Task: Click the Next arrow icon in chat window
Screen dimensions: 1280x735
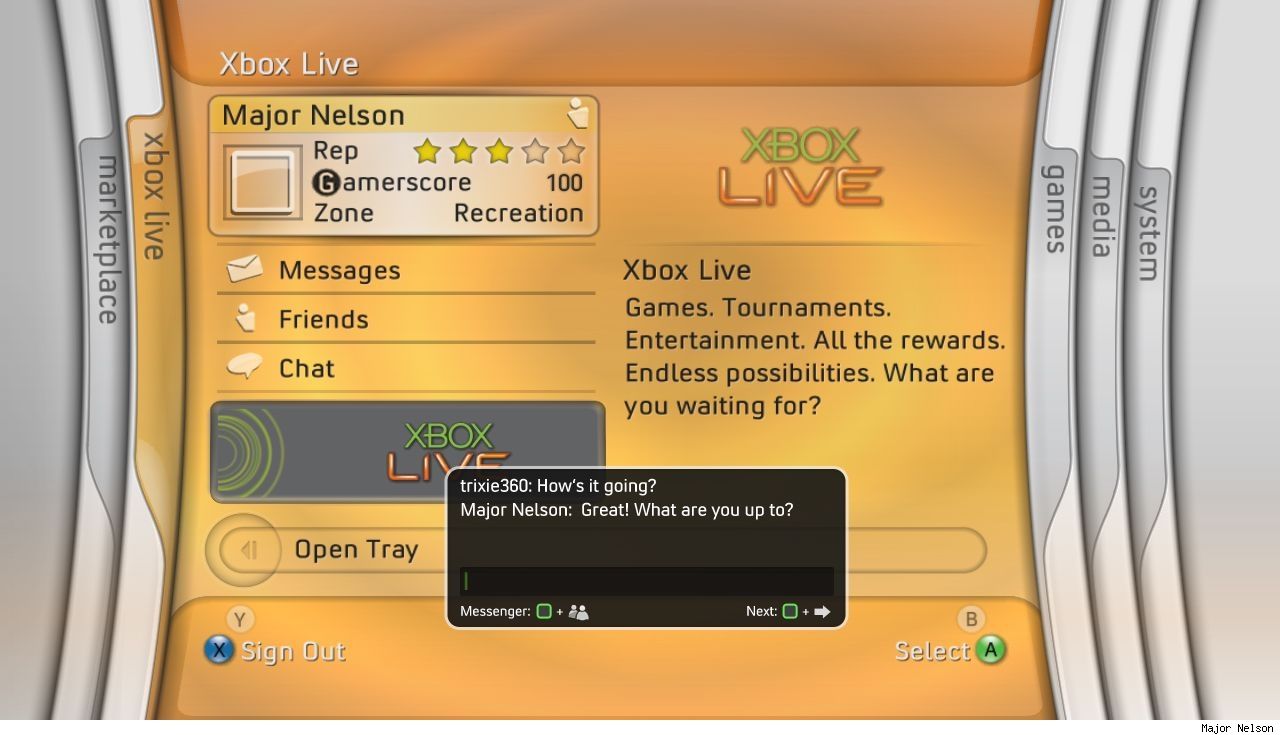Action: 822,611
